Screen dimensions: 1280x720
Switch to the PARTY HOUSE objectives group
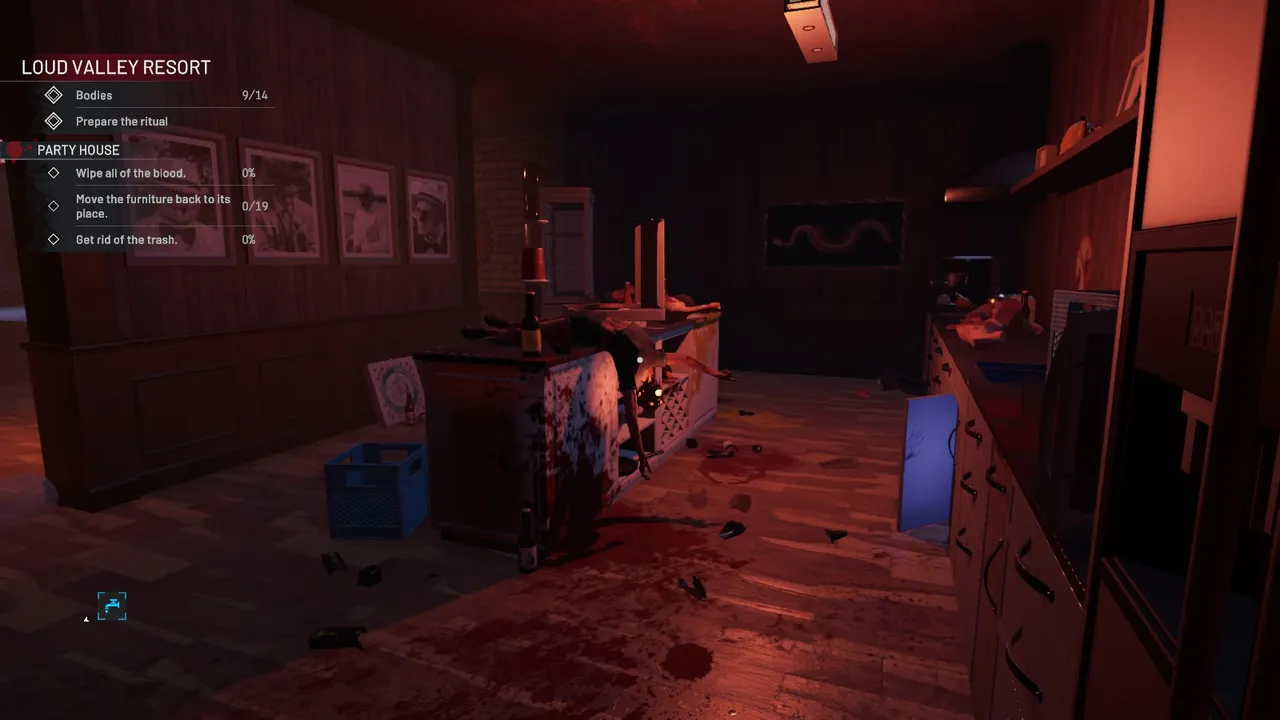tap(78, 149)
